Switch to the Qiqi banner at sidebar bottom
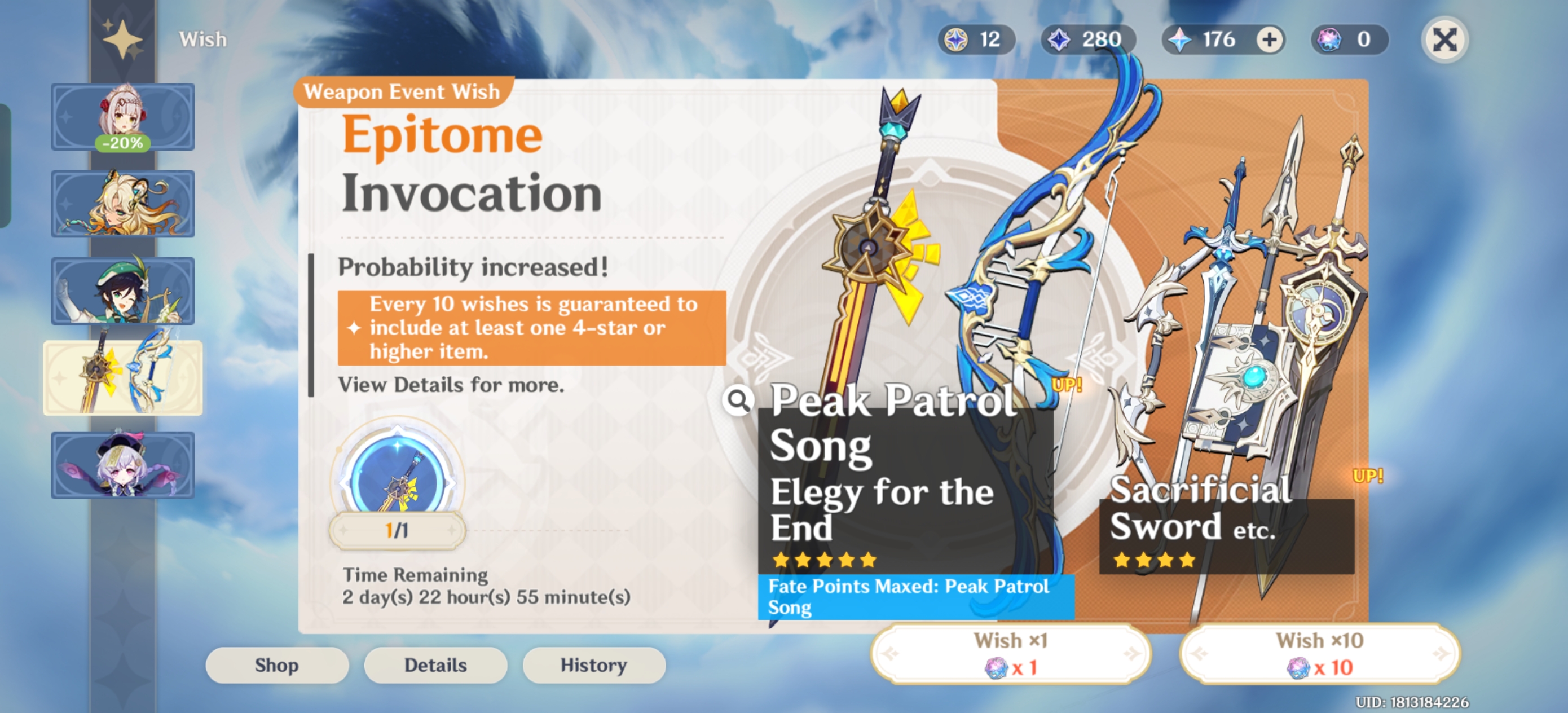The width and height of the screenshot is (1568, 713). [122, 465]
